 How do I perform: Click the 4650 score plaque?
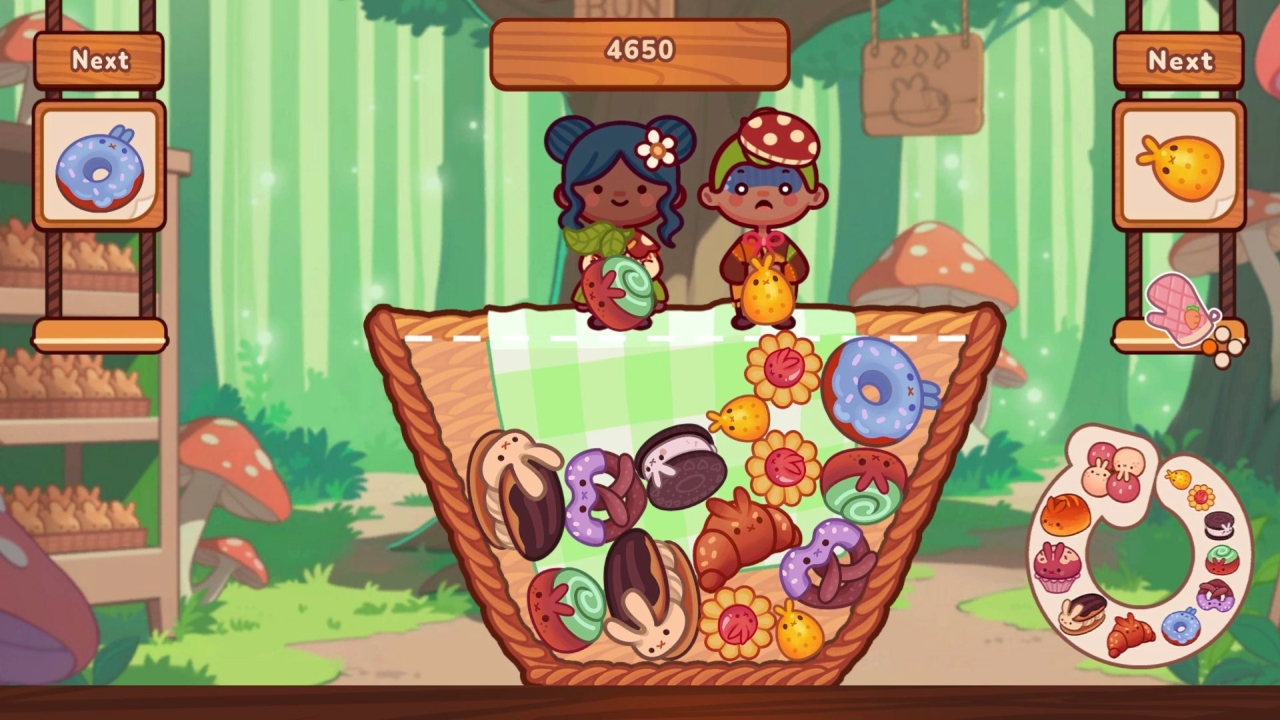[x=639, y=50]
